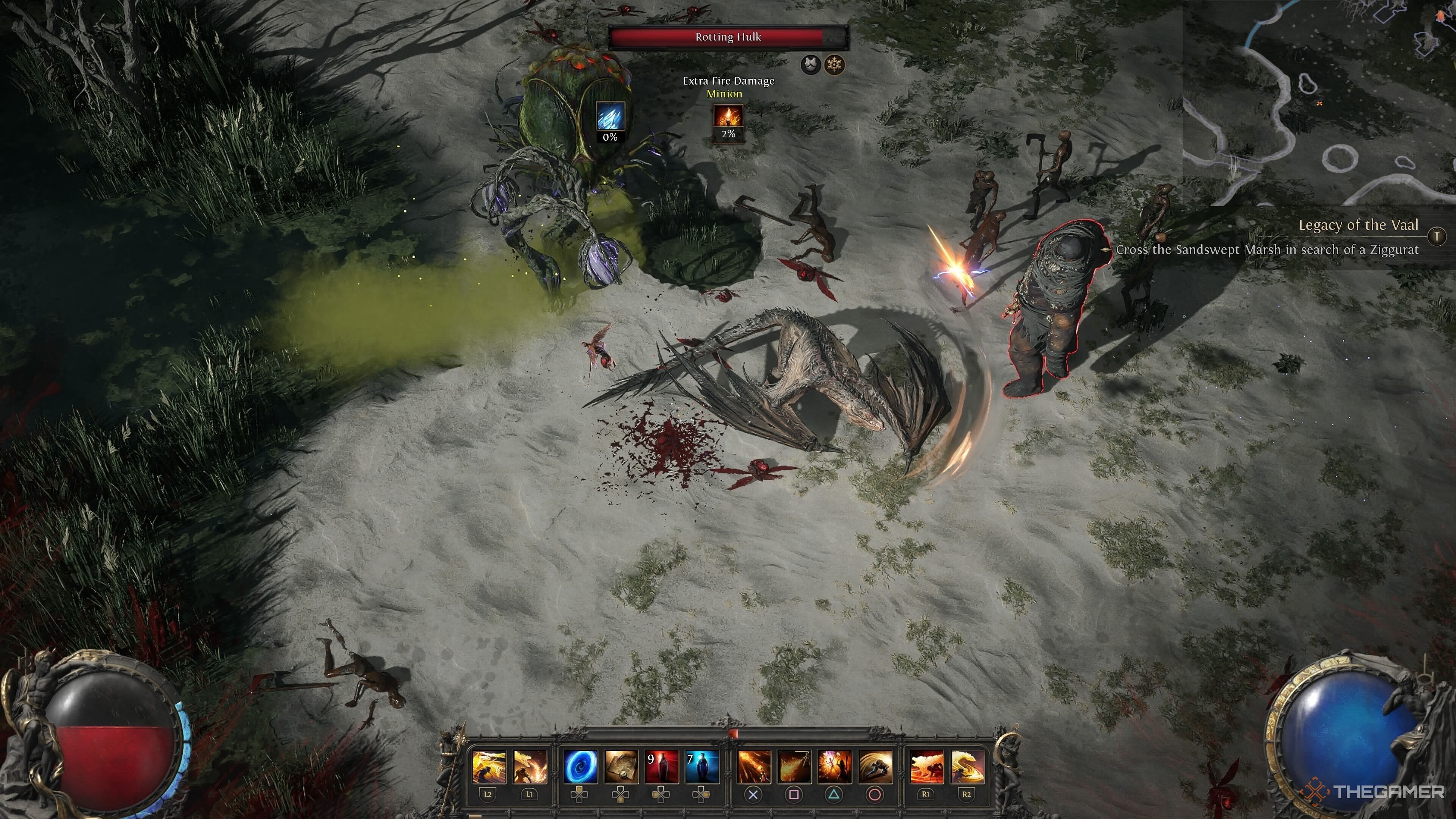Viewport: 1456px width, 819px height.
Task: Inspect the blue ice shard buff icon
Action: coord(610,116)
